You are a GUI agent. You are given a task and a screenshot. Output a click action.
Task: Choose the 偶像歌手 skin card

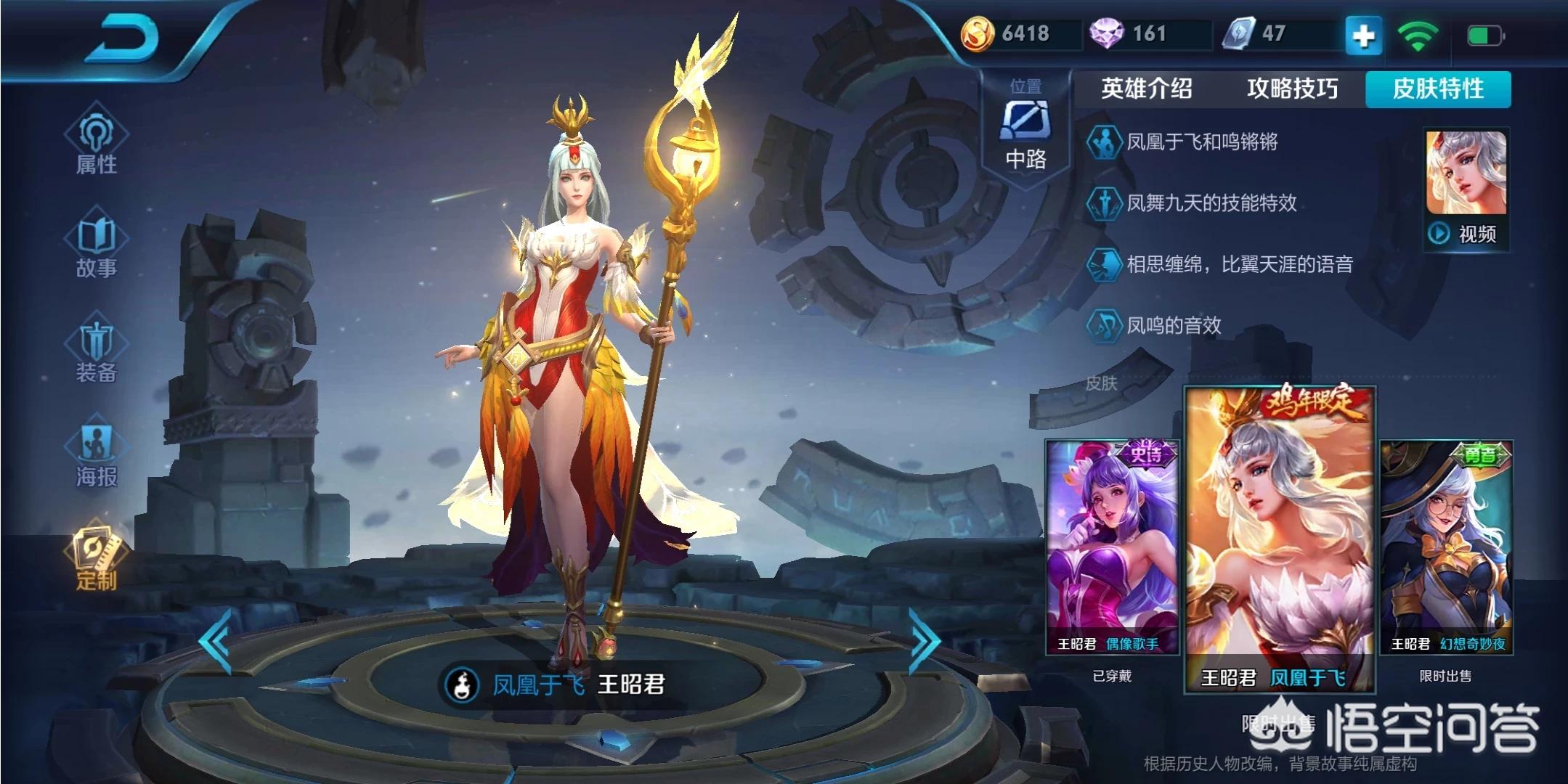1111,548
